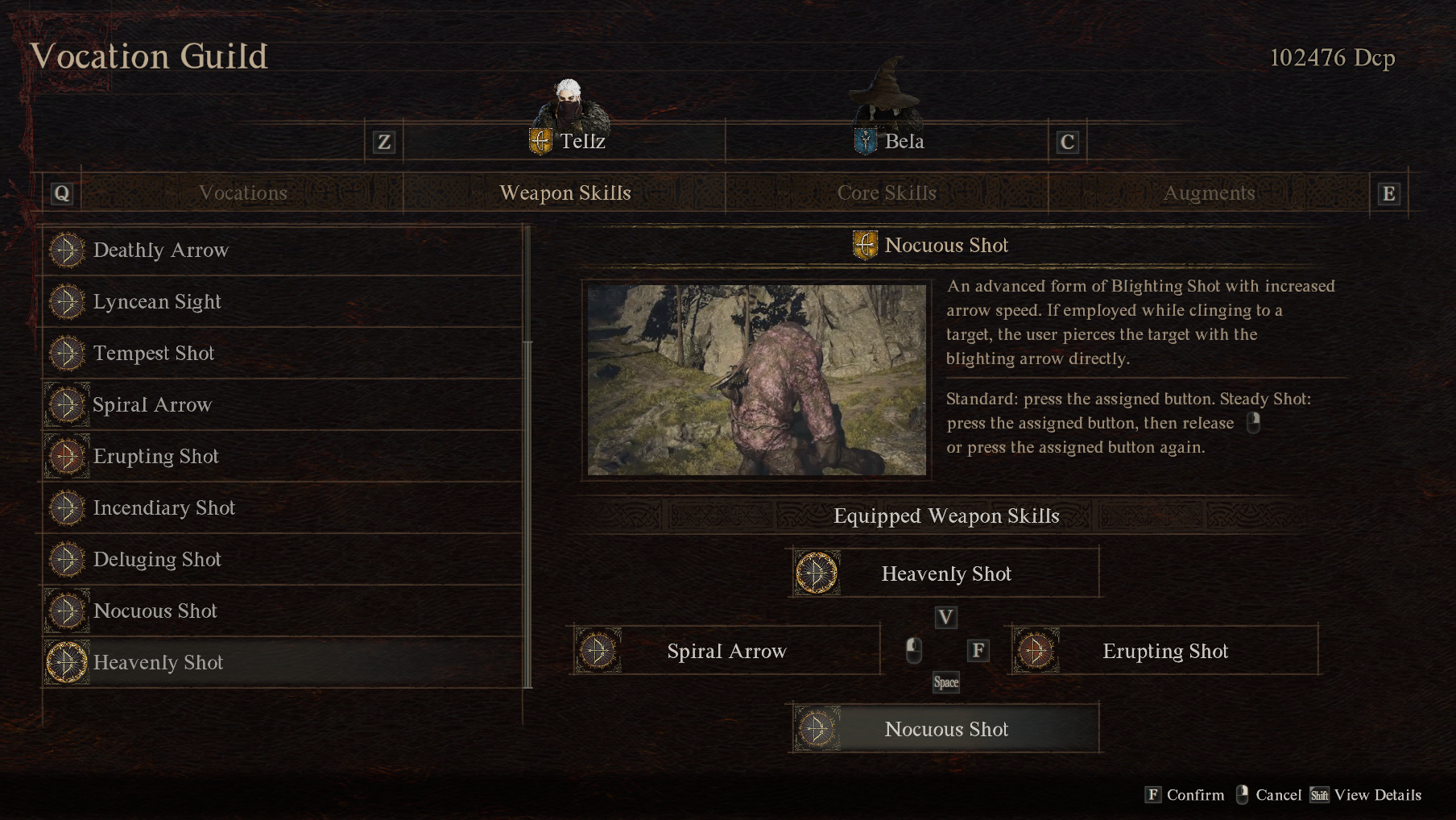Choose character Tellz
This screenshot has width=1456, height=820.
(567, 141)
